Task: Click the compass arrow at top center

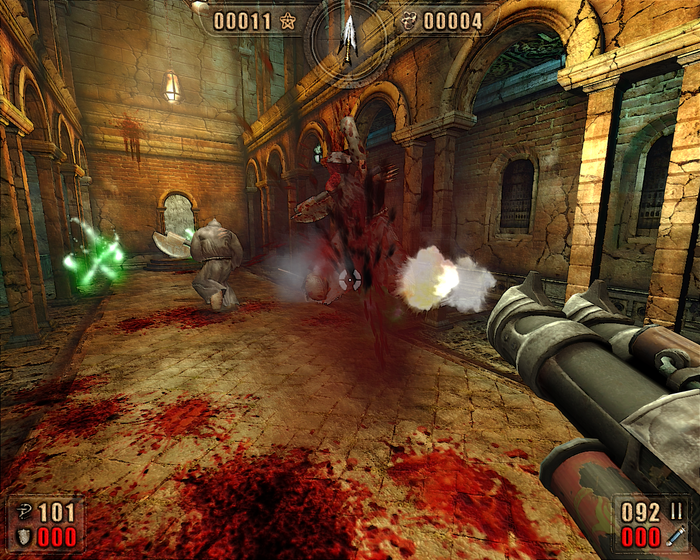Action: click(x=349, y=33)
